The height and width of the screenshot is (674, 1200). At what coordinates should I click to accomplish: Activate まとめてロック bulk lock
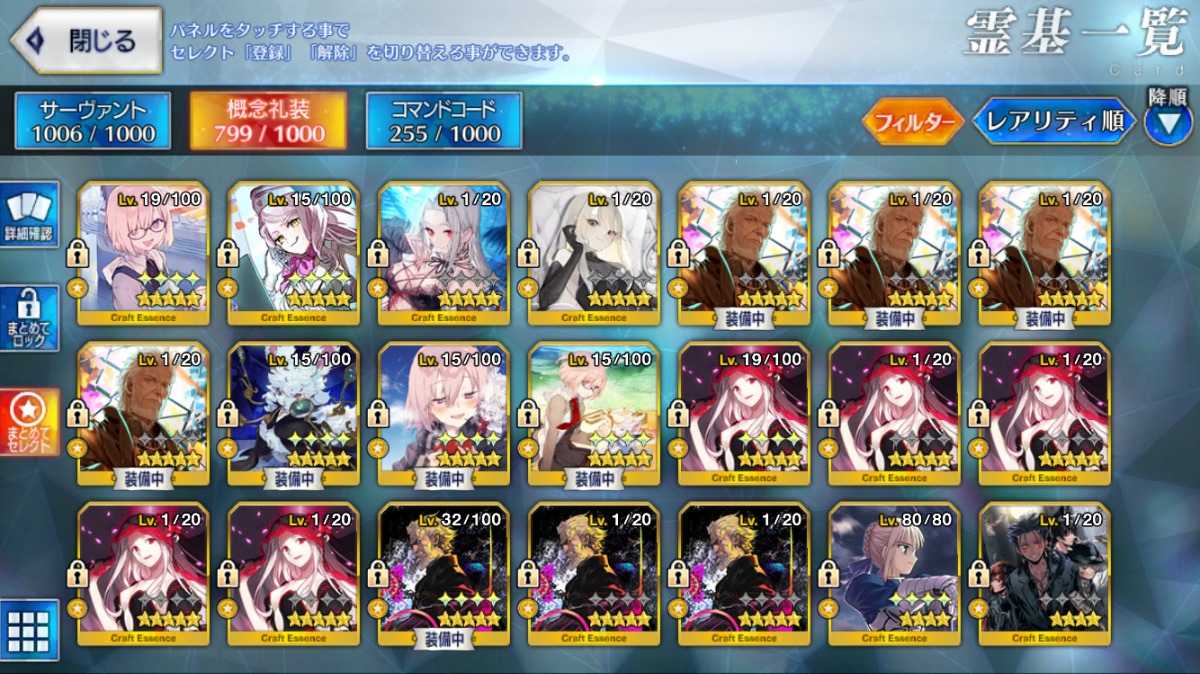pos(30,320)
